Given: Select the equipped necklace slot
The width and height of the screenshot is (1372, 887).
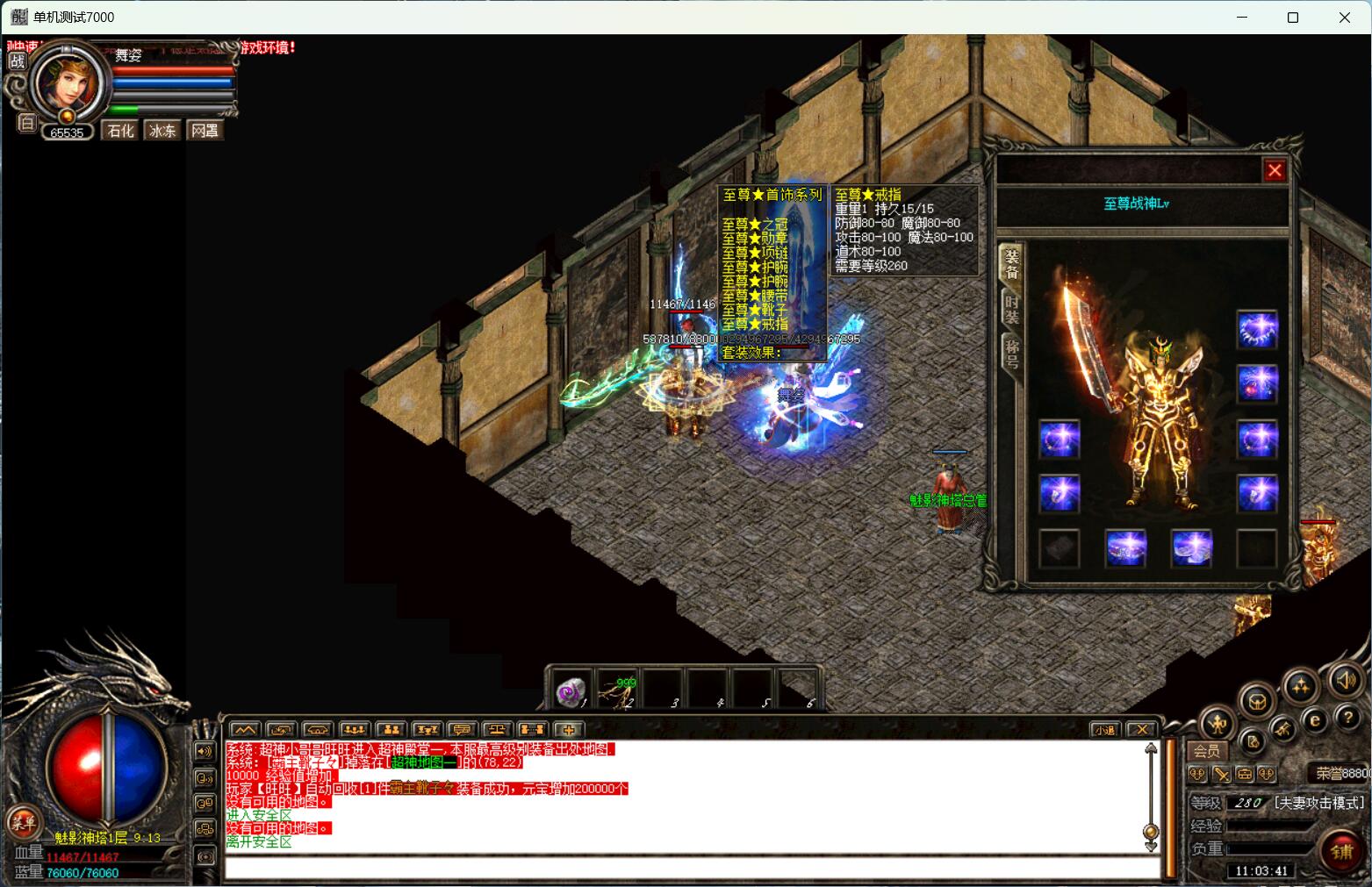Looking at the screenshot, I should click(1257, 331).
